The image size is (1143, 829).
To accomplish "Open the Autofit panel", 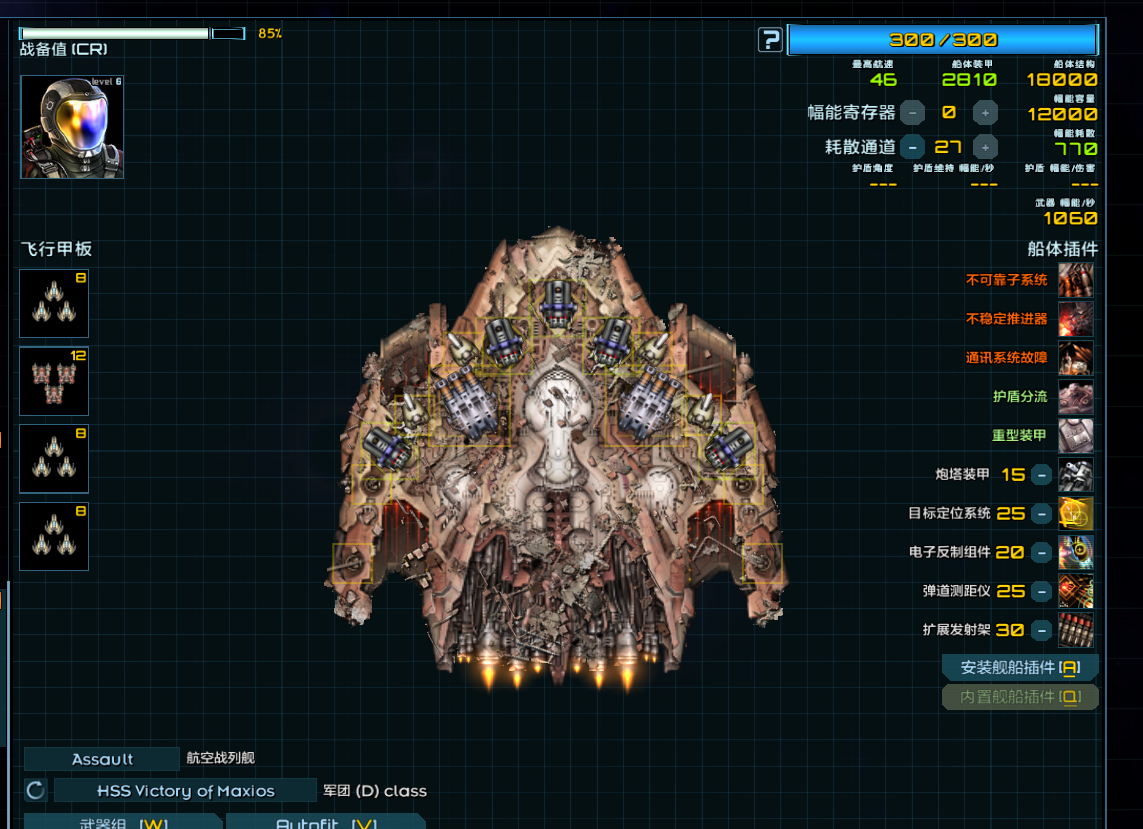I will [325, 823].
